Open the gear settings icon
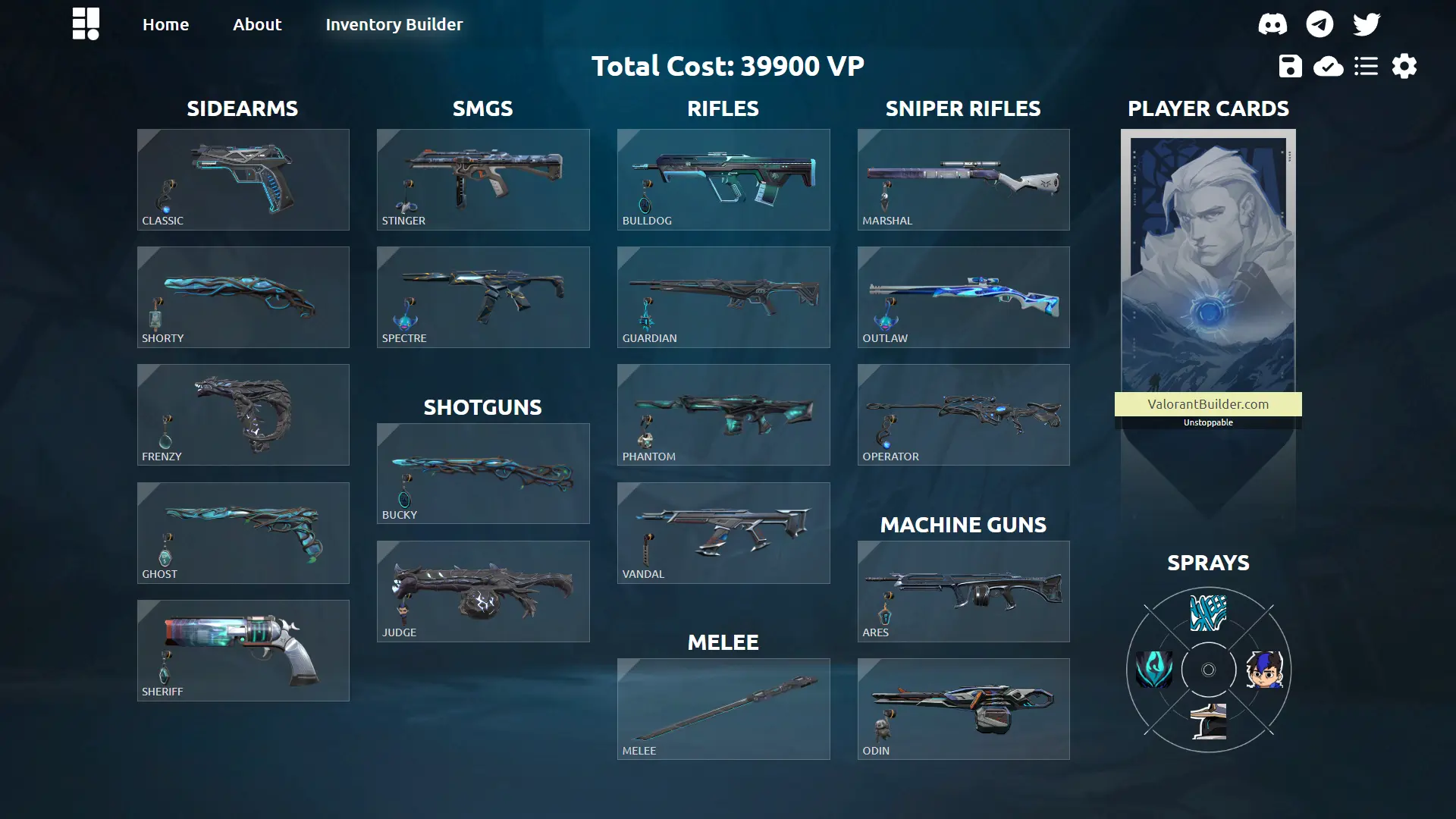1456x819 pixels. [x=1404, y=66]
